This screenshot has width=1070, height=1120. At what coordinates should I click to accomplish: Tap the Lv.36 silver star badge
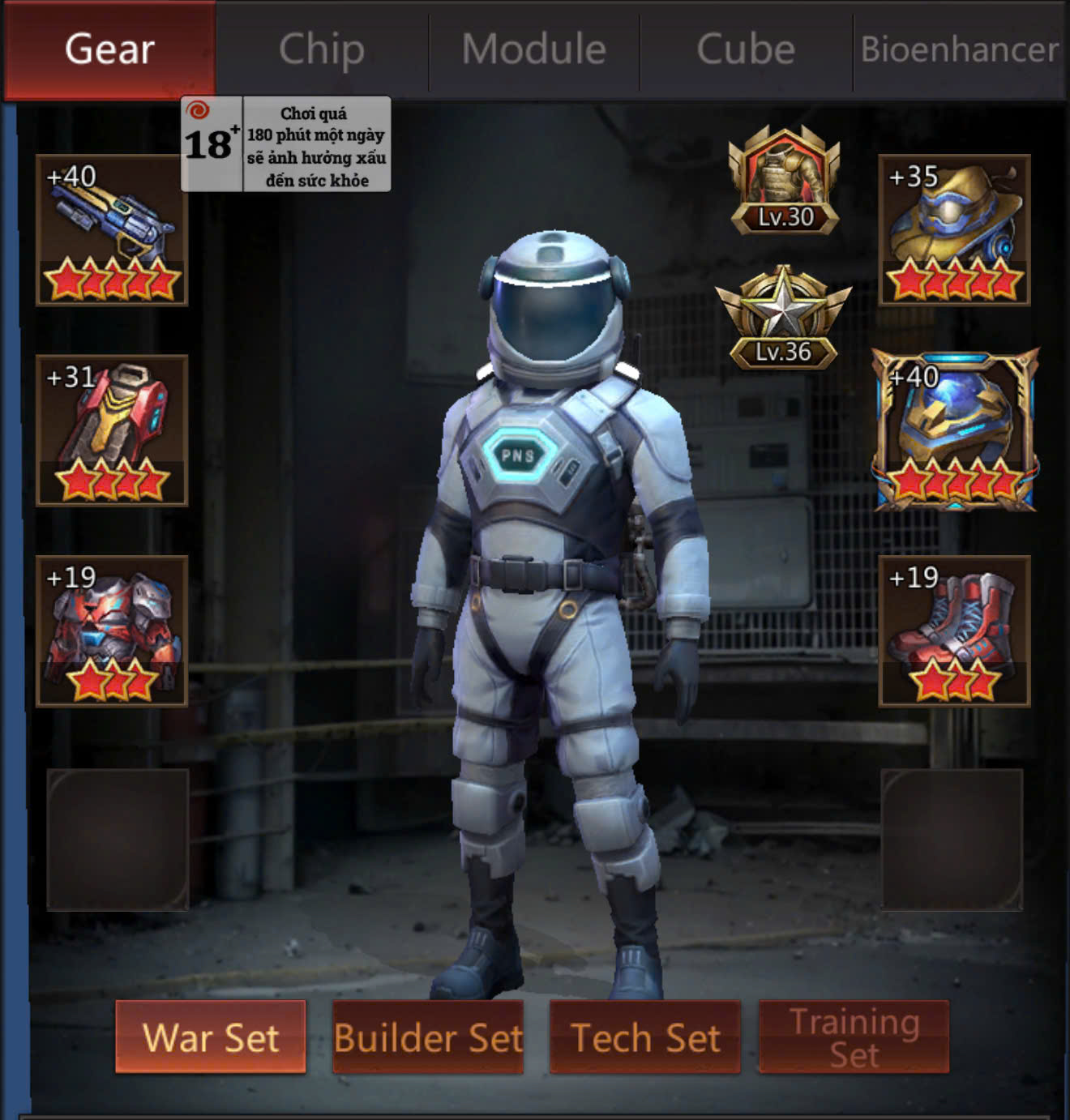[x=783, y=318]
